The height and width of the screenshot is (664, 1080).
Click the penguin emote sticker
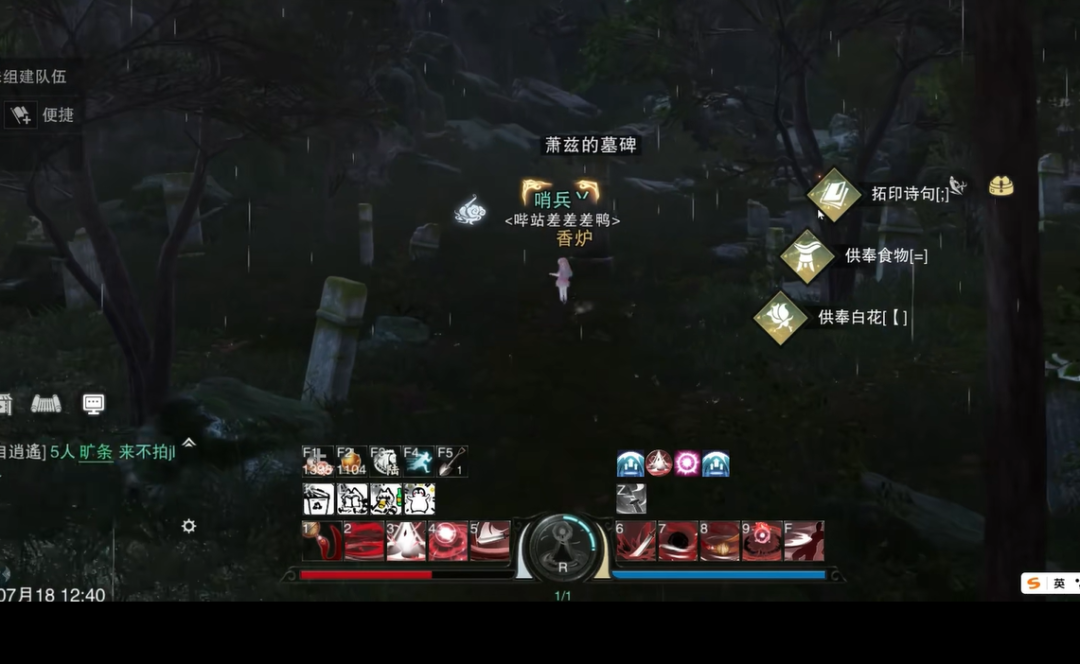tap(419, 499)
